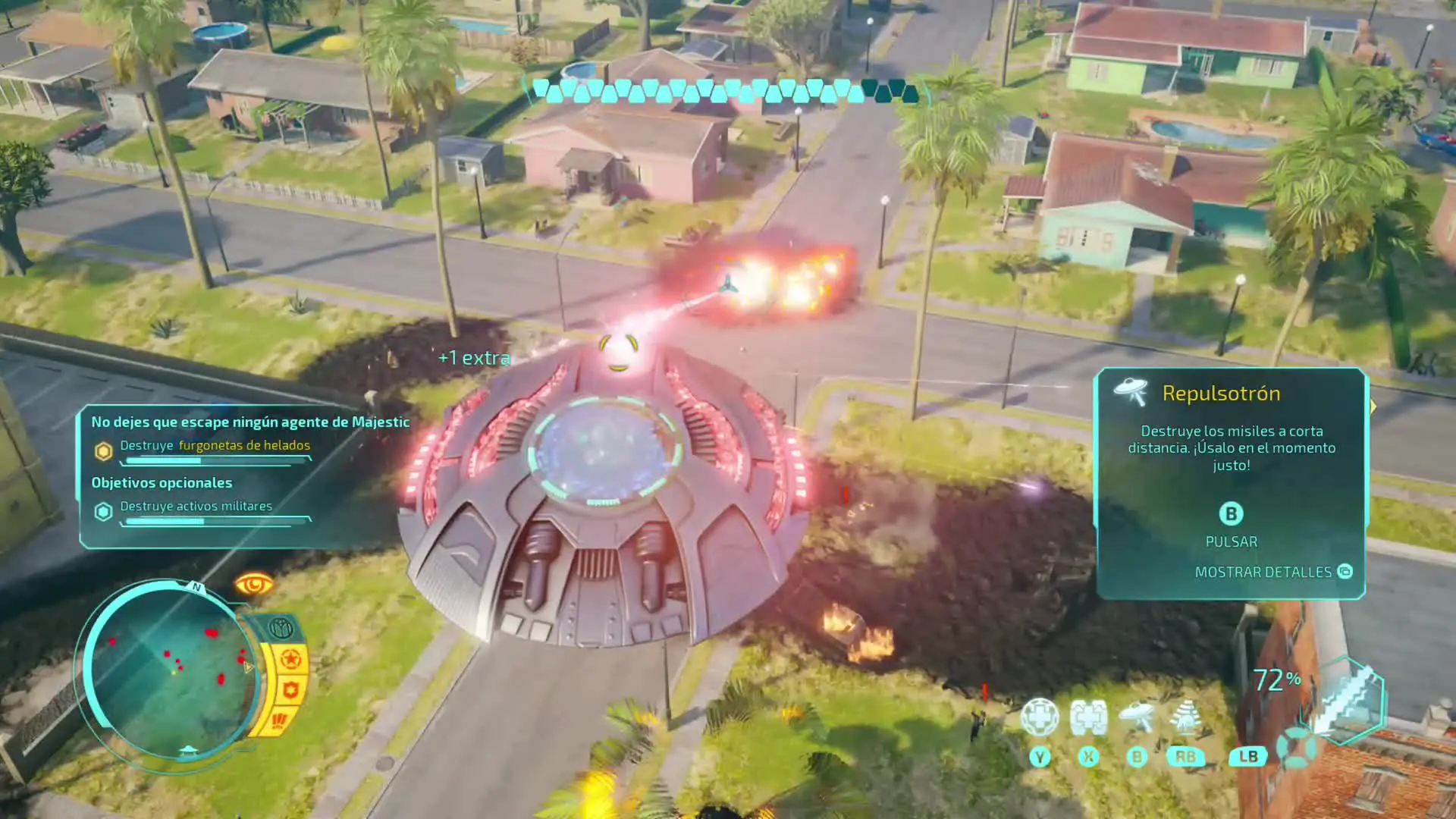The width and height of the screenshot is (1456, 819).
Task: Select the optional objective Destruye activos militares
Action: 196,507
